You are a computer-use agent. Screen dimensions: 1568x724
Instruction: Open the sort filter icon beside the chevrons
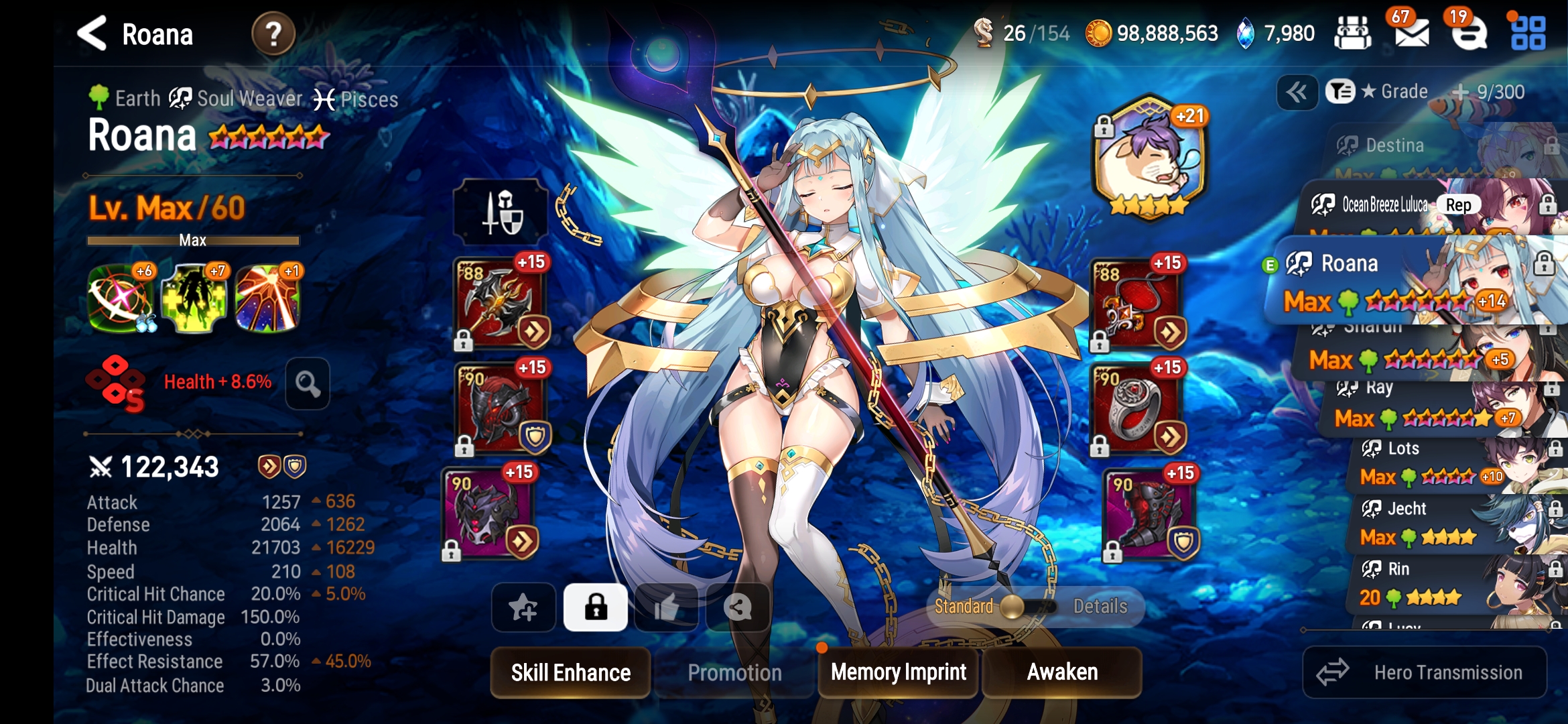(1340, 91)
